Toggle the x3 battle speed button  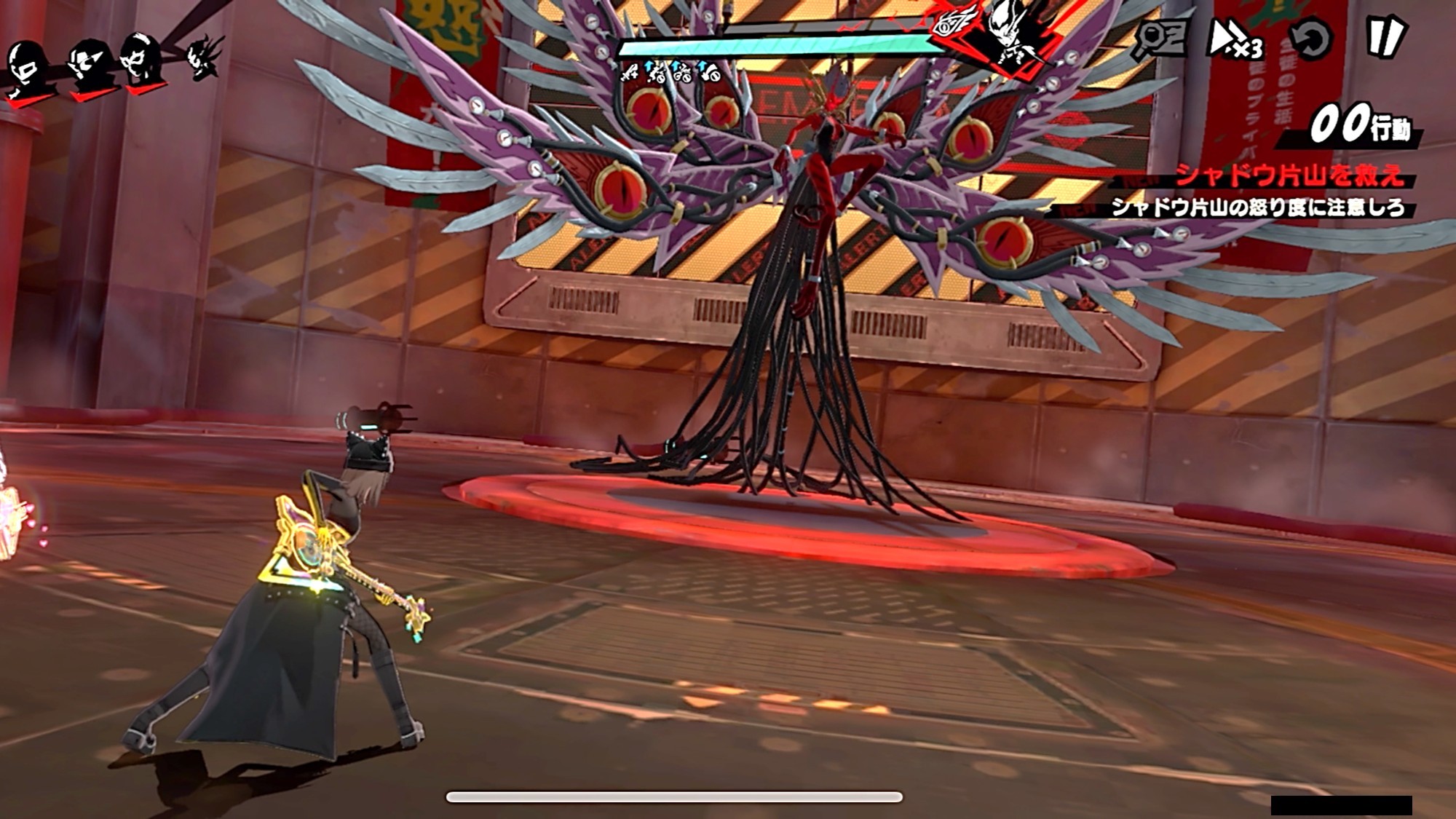(x=1235, y=39)
